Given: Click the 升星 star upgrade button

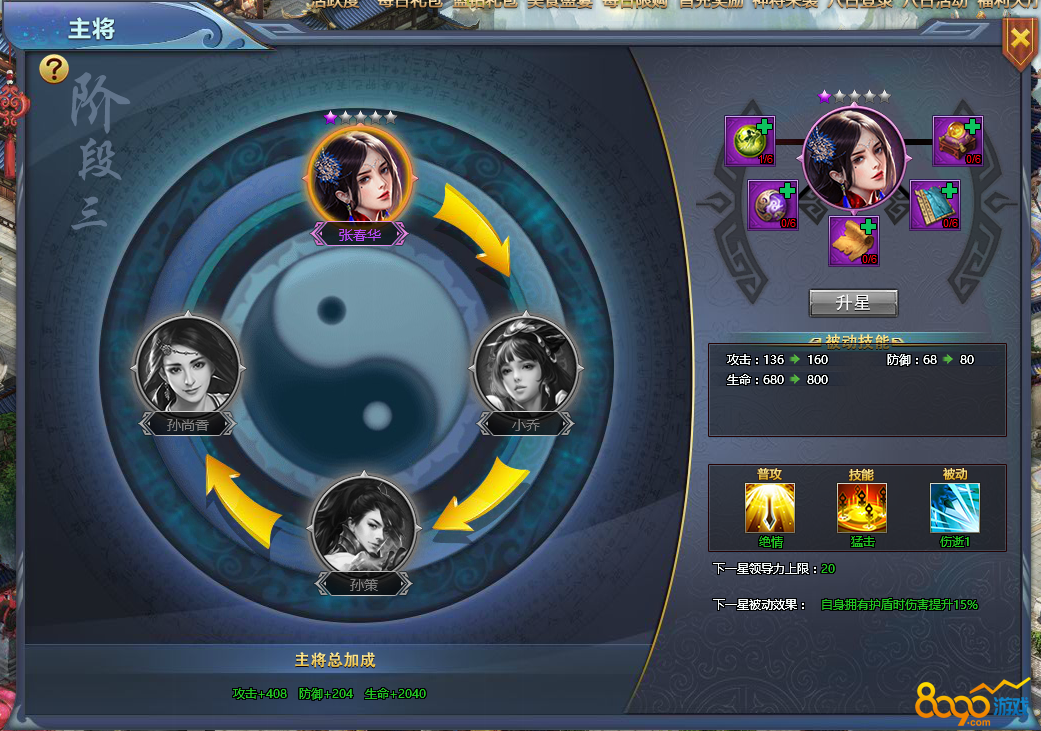Looking at the screenshot, I should click(853, 302).
